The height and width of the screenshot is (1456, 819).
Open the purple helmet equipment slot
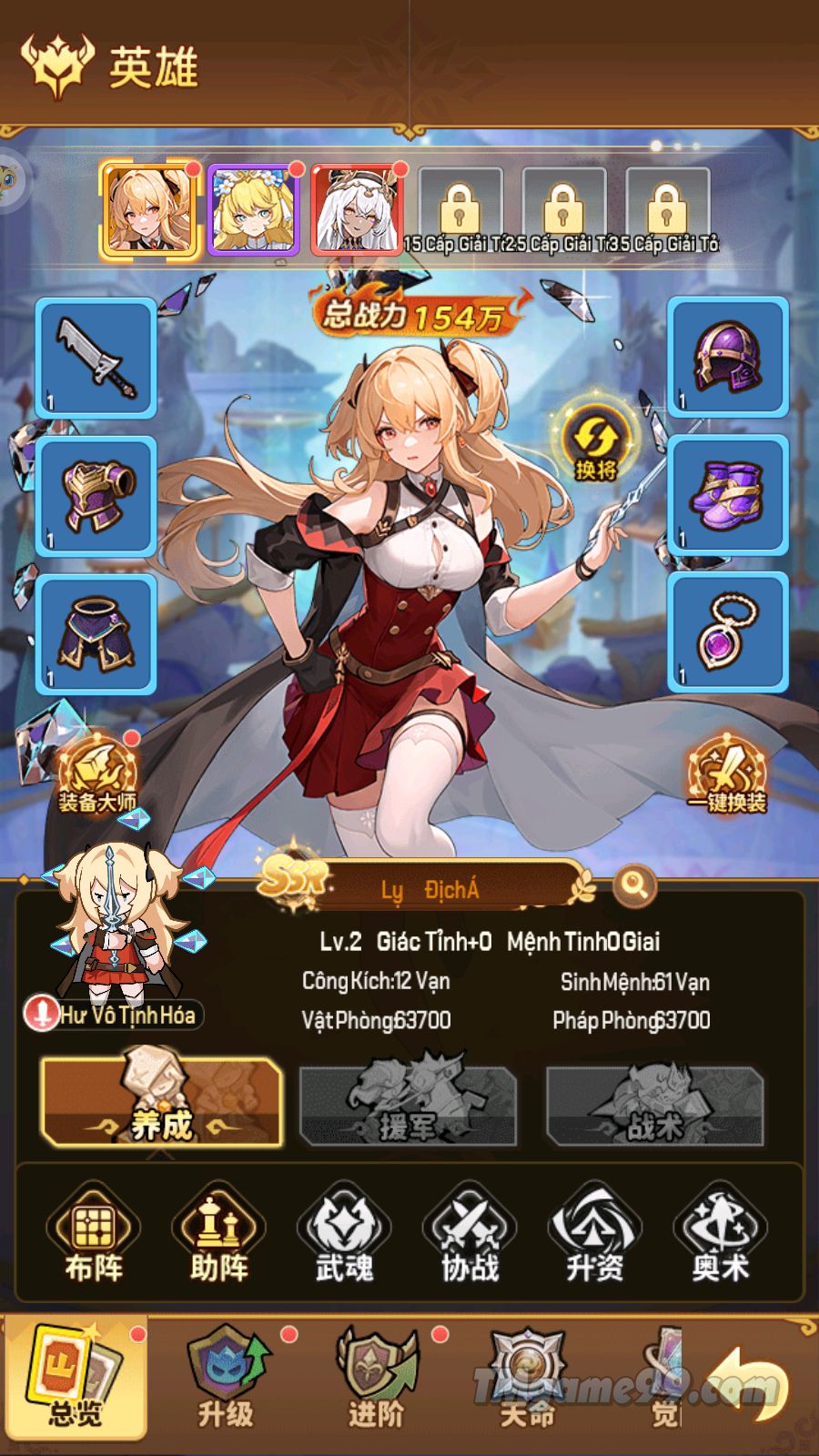tap(727, 359)
